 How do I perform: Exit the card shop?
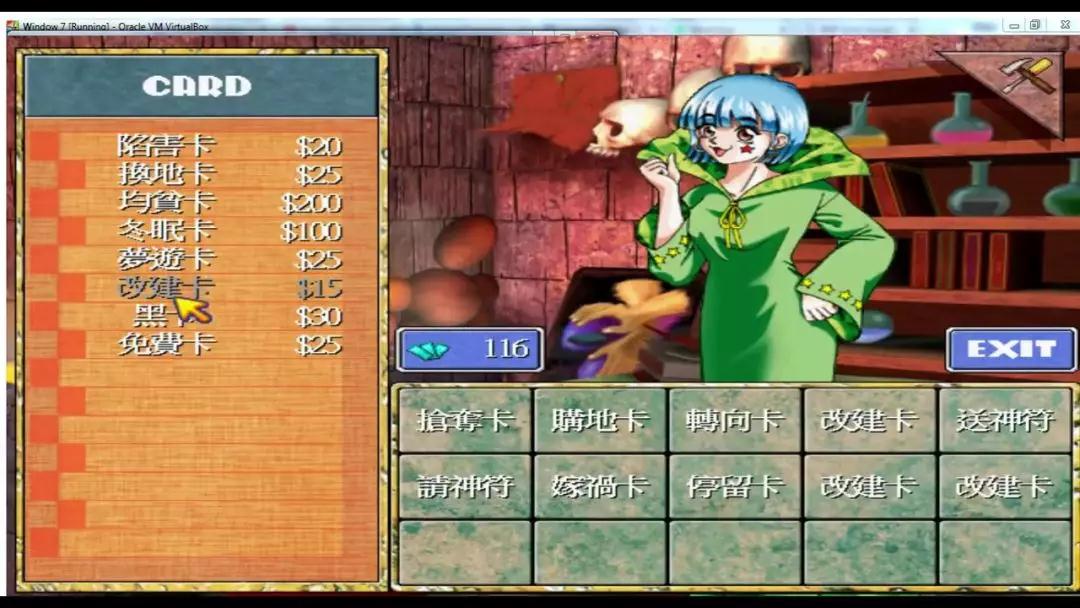(x=1011, y=349)
